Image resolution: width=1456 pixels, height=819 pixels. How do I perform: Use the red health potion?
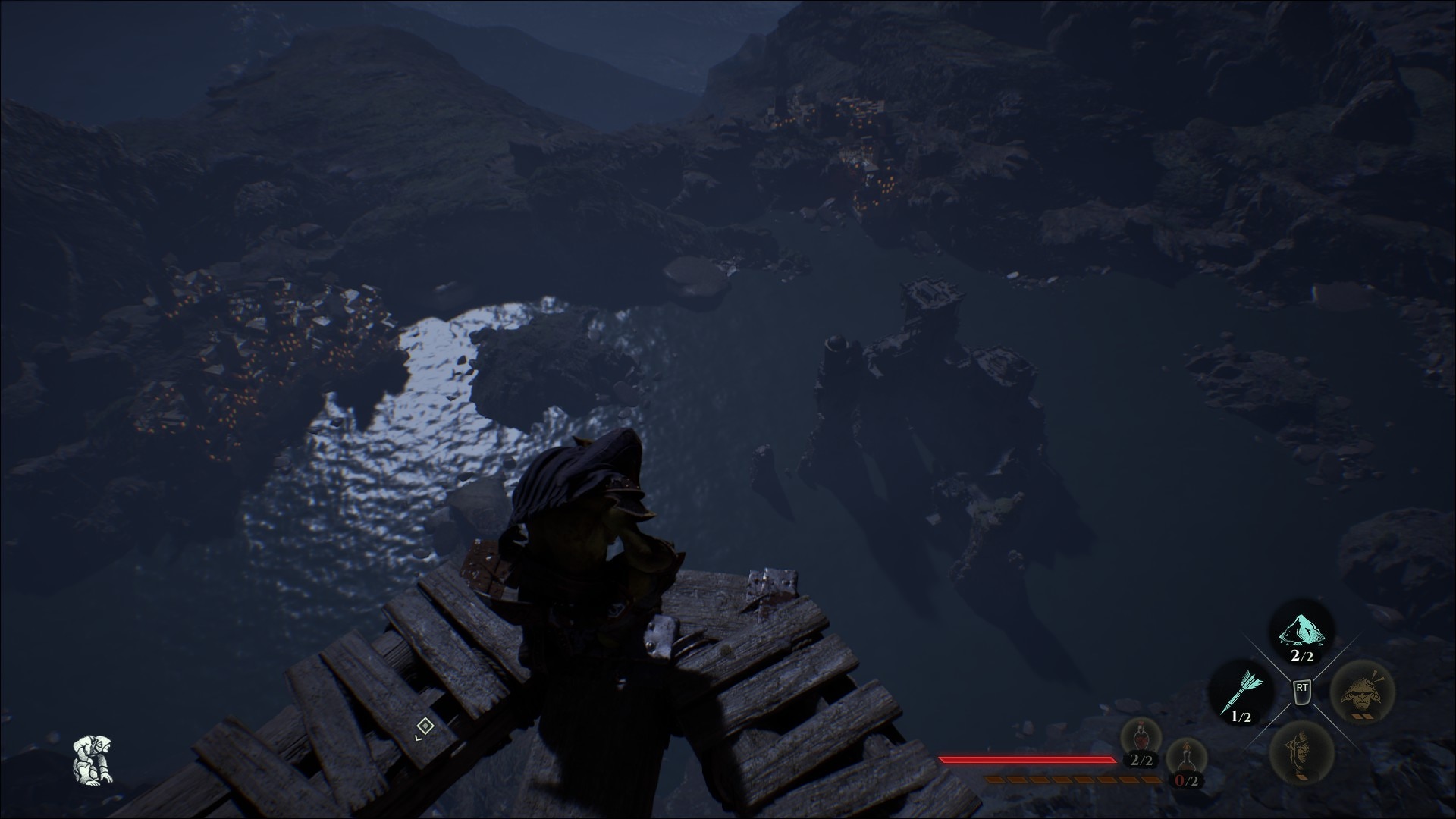(1141, 738)
